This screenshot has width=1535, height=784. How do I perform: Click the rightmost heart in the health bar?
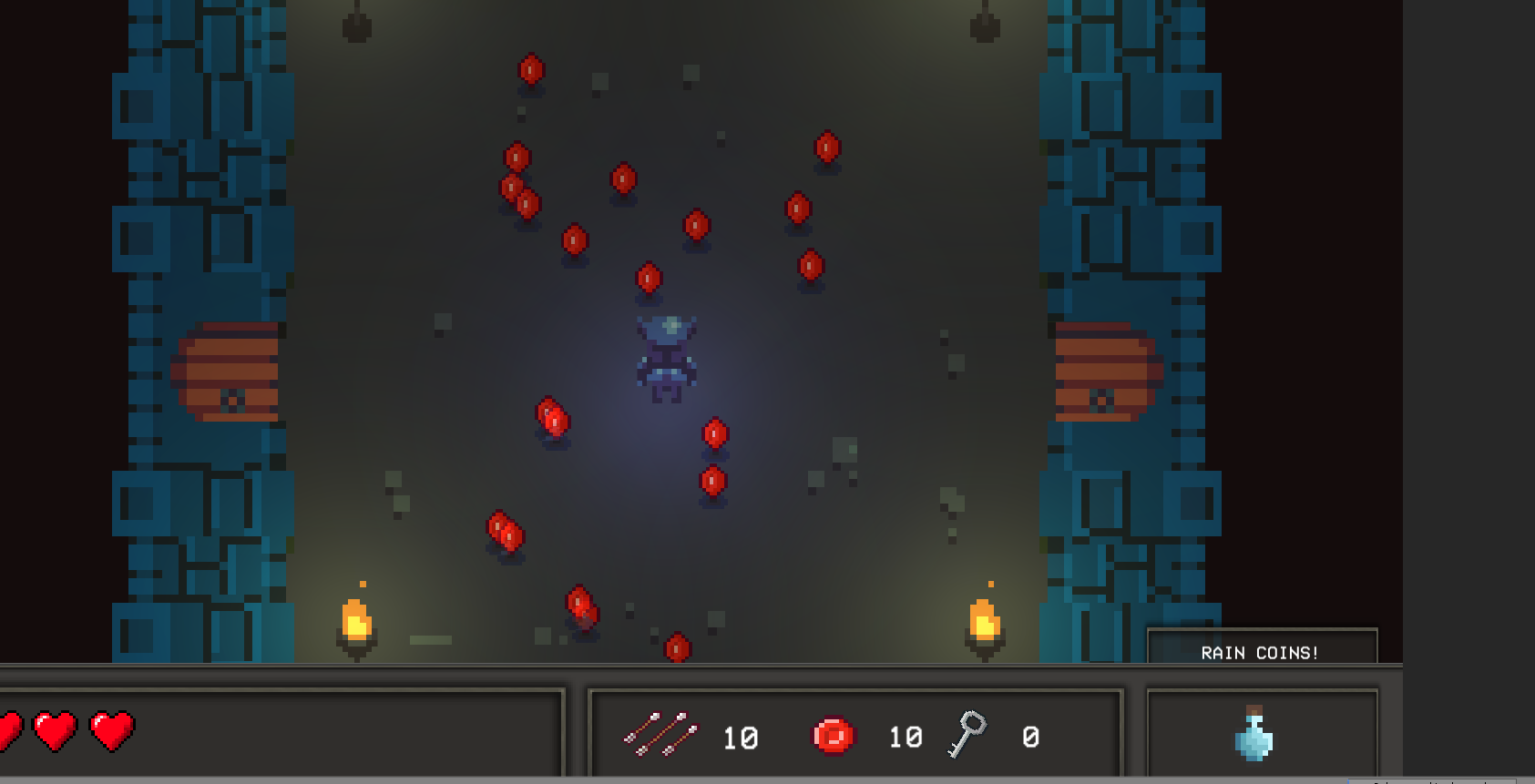point(109,728)
